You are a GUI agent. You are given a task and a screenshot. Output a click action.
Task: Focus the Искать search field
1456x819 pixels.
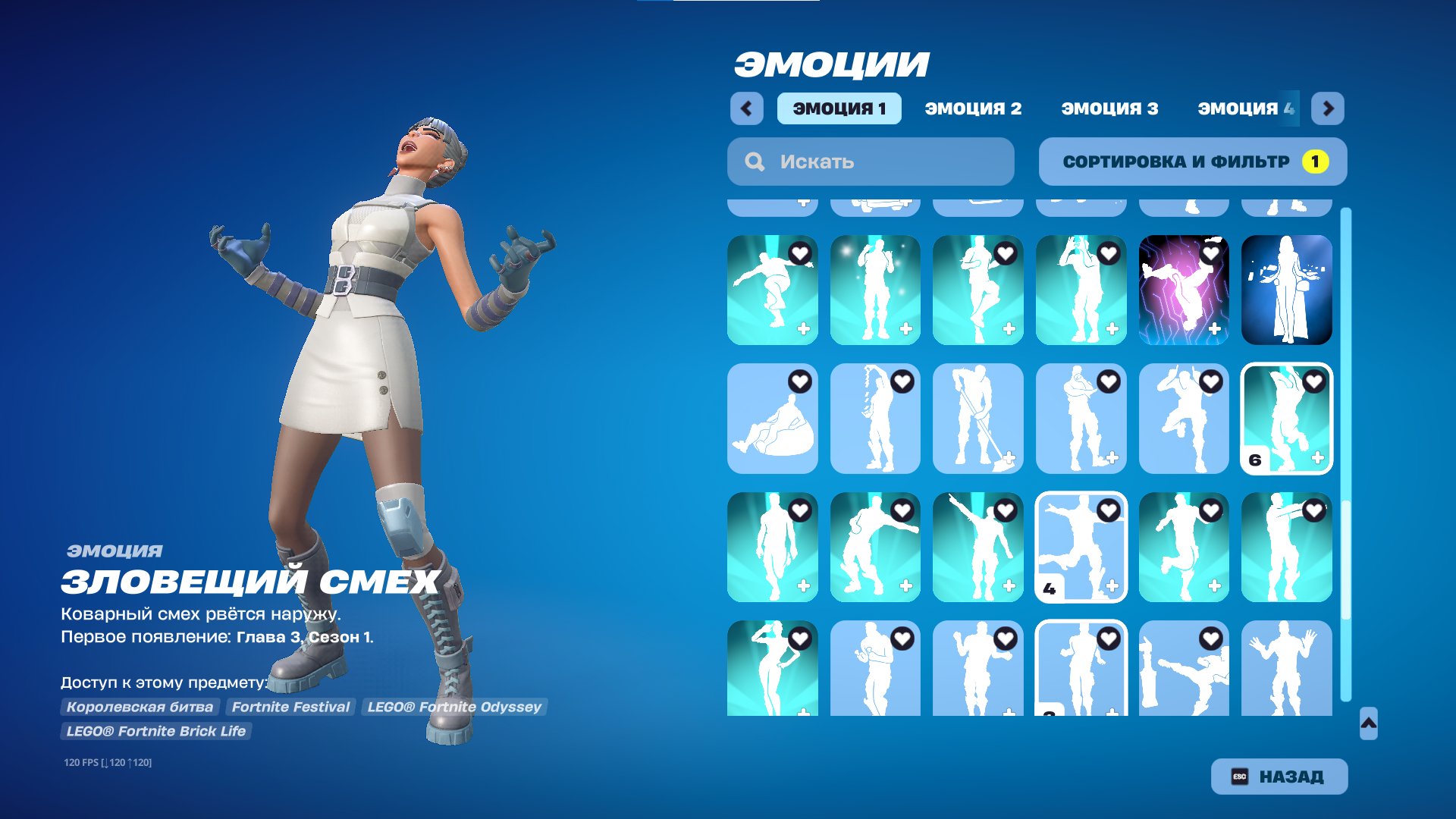click(x=871, y=162)
